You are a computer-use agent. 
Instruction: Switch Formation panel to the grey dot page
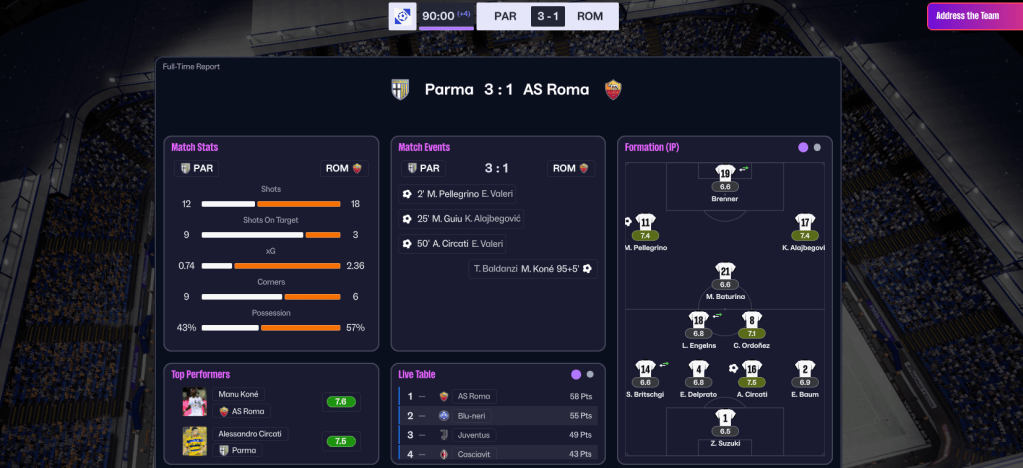817,147
